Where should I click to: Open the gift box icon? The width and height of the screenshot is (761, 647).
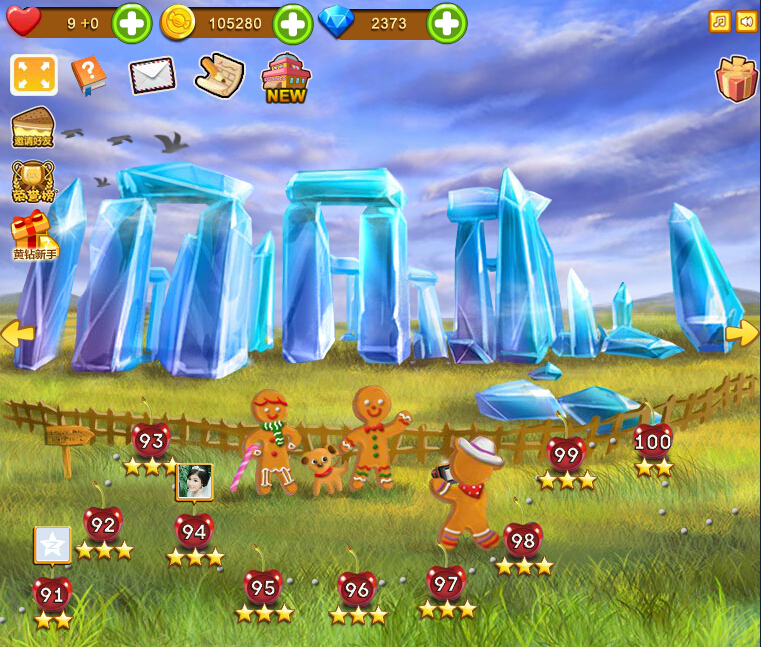point(737,79)
